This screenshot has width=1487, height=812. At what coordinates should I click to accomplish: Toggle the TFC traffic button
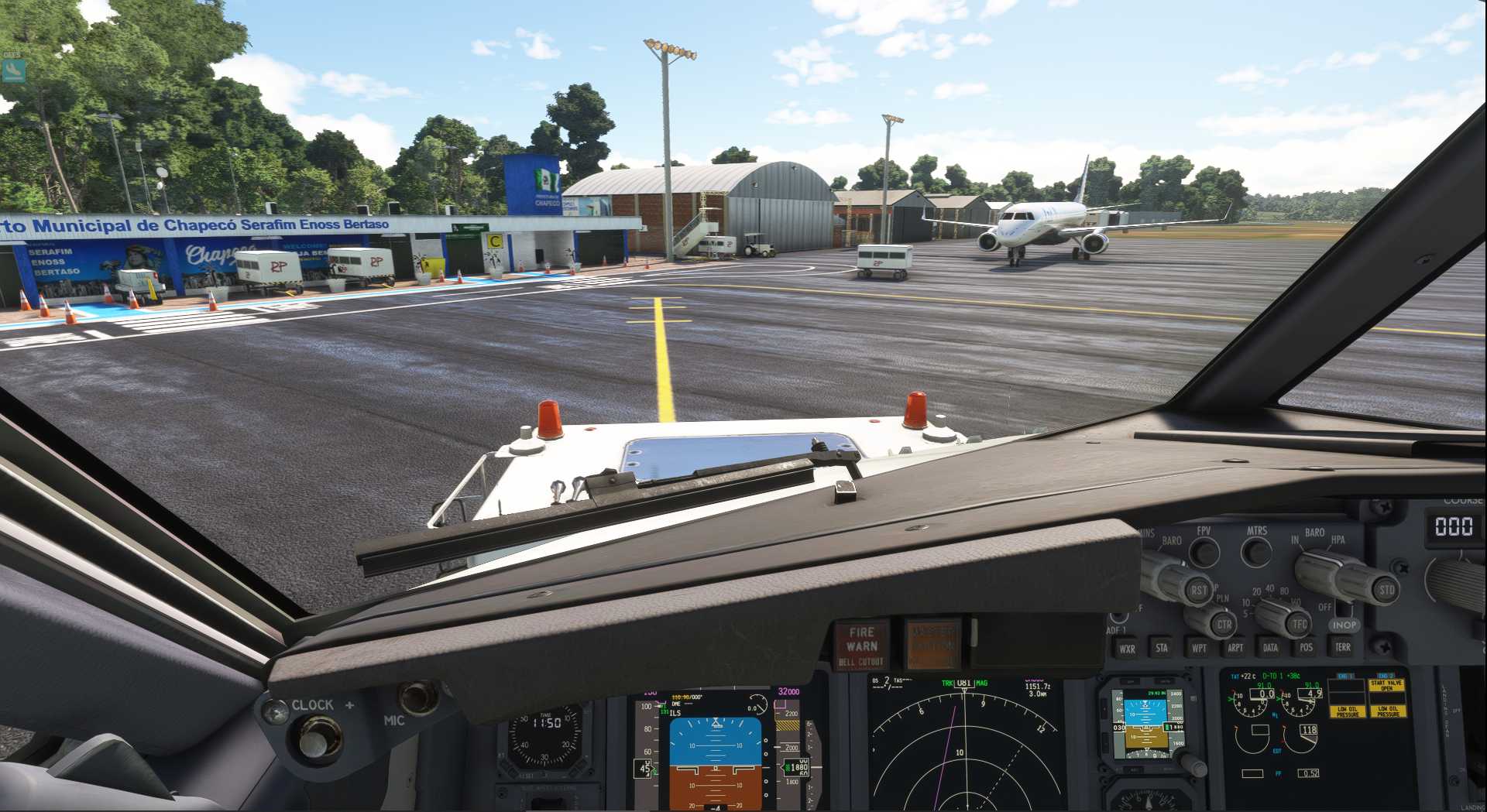click(x=1299, y=624)
